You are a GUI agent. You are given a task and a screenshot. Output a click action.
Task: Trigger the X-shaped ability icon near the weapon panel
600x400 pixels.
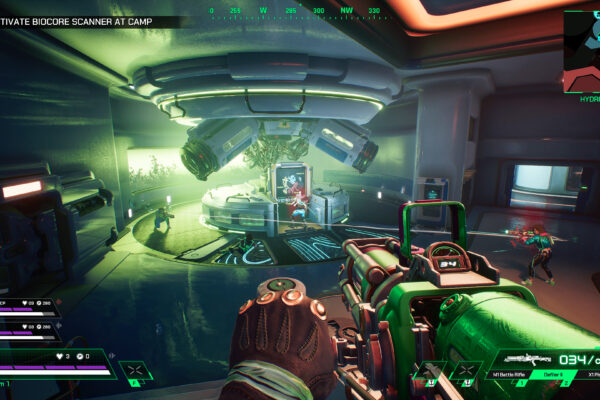click(466, 372)
